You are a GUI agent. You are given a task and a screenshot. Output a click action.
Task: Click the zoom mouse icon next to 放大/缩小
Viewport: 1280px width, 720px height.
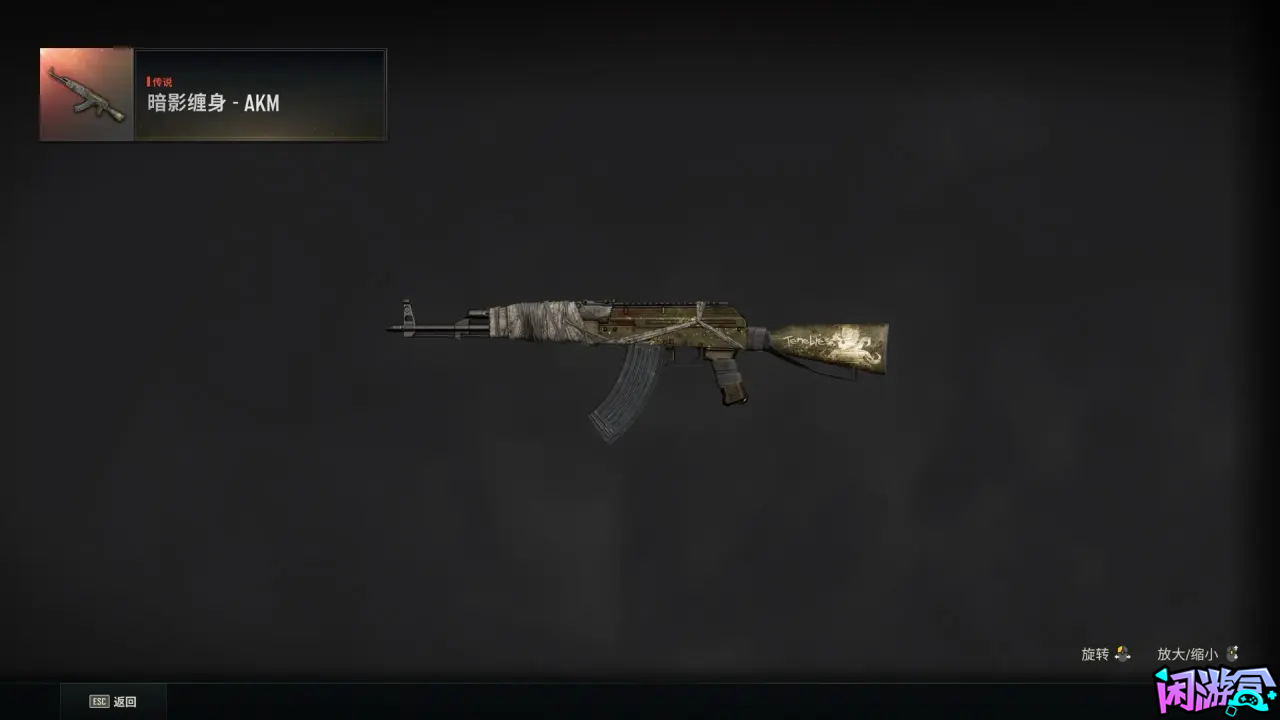click(1233, 654)
